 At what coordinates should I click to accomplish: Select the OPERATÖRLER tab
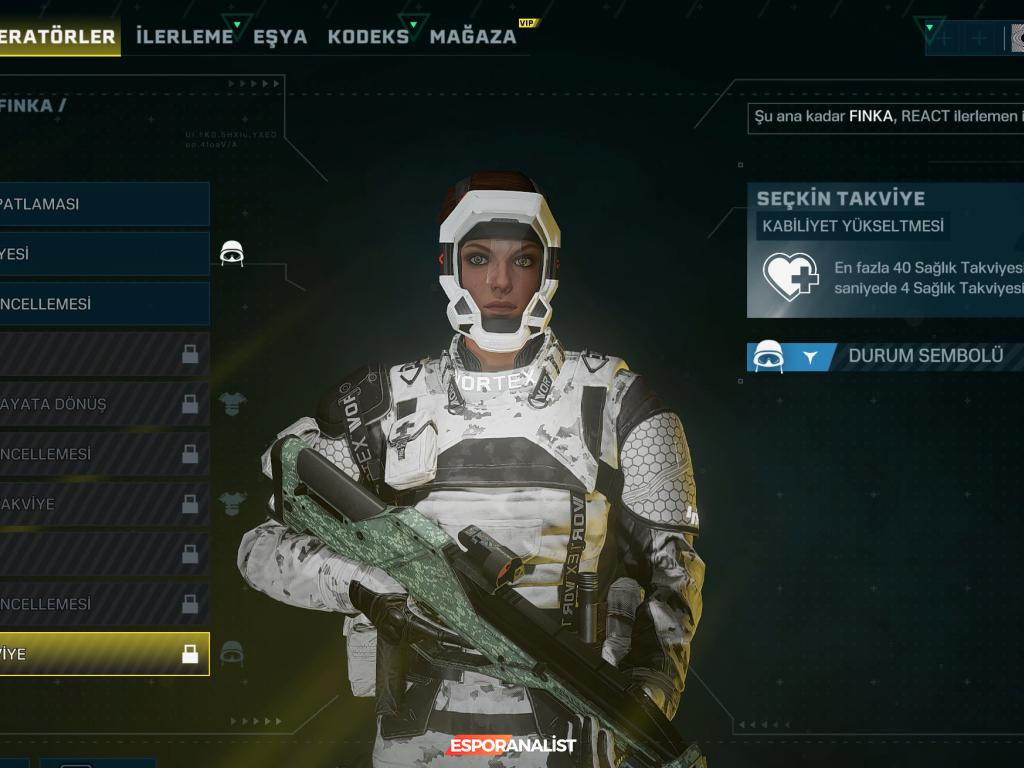pyautogui.click(x=58, y=37)
